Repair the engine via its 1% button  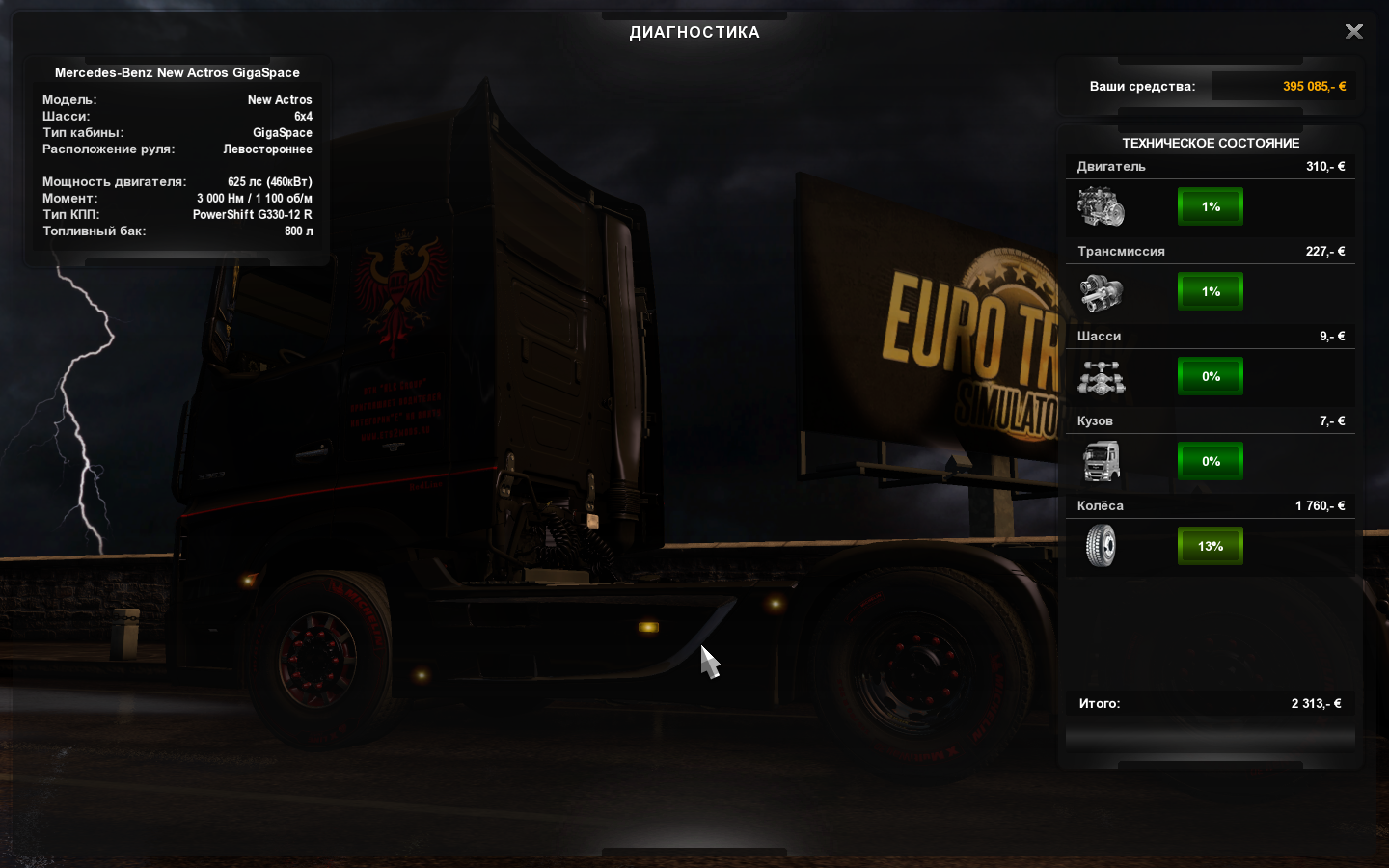click(x=1211, y=206)
